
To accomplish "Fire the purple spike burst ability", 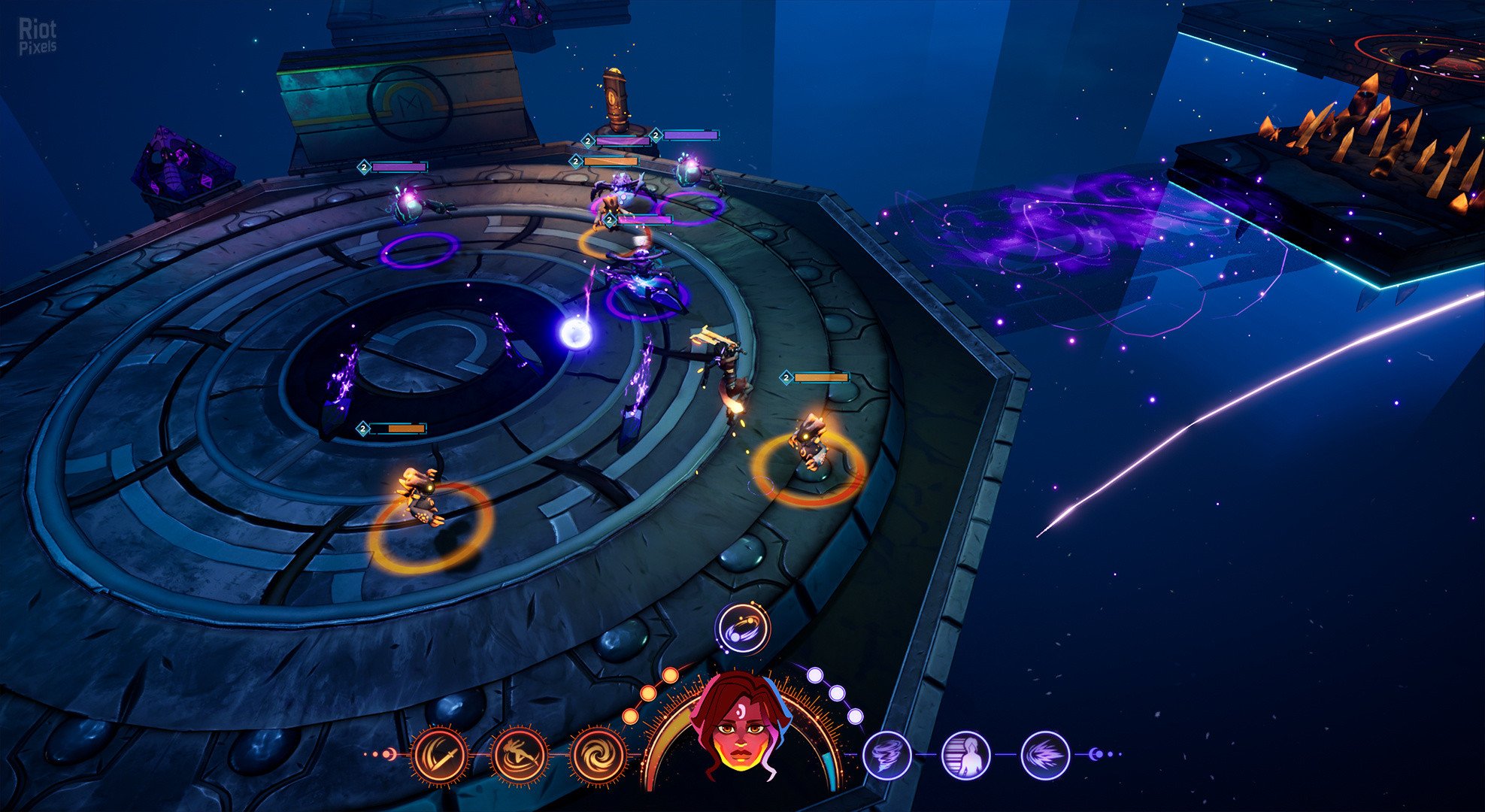I will point(1045,755).
